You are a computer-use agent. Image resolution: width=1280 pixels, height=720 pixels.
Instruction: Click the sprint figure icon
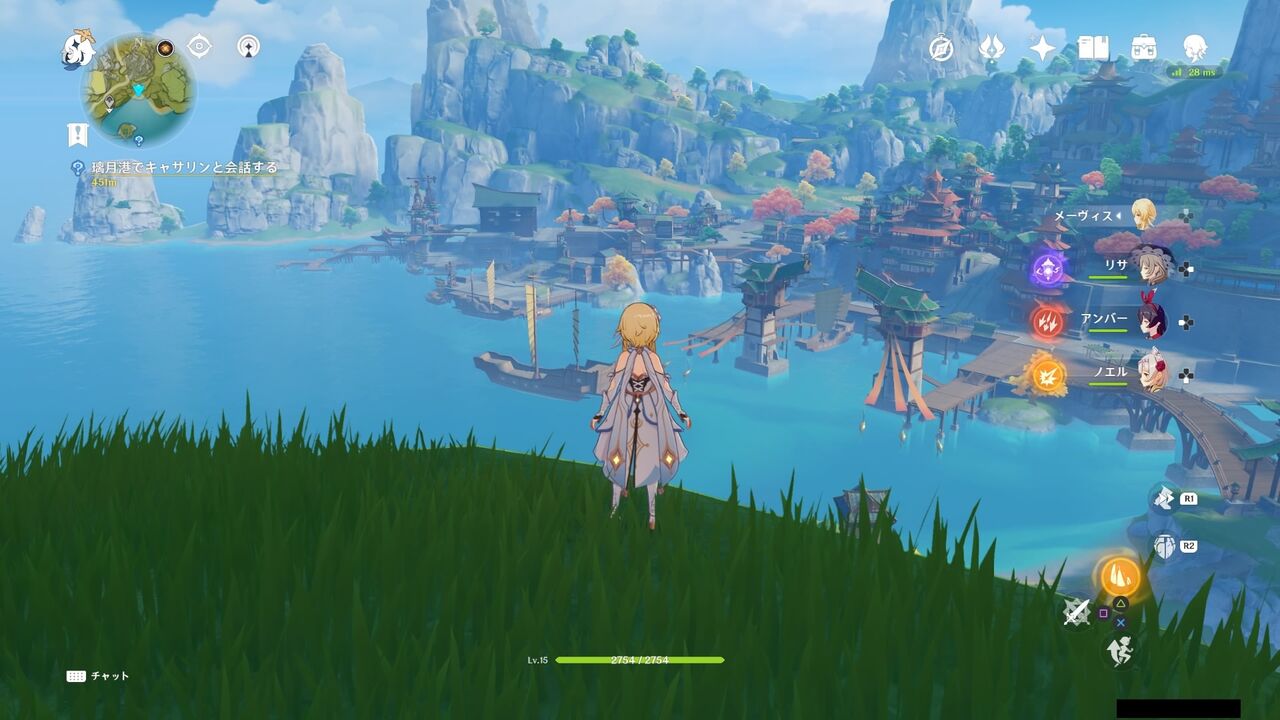pos(1120,649)
